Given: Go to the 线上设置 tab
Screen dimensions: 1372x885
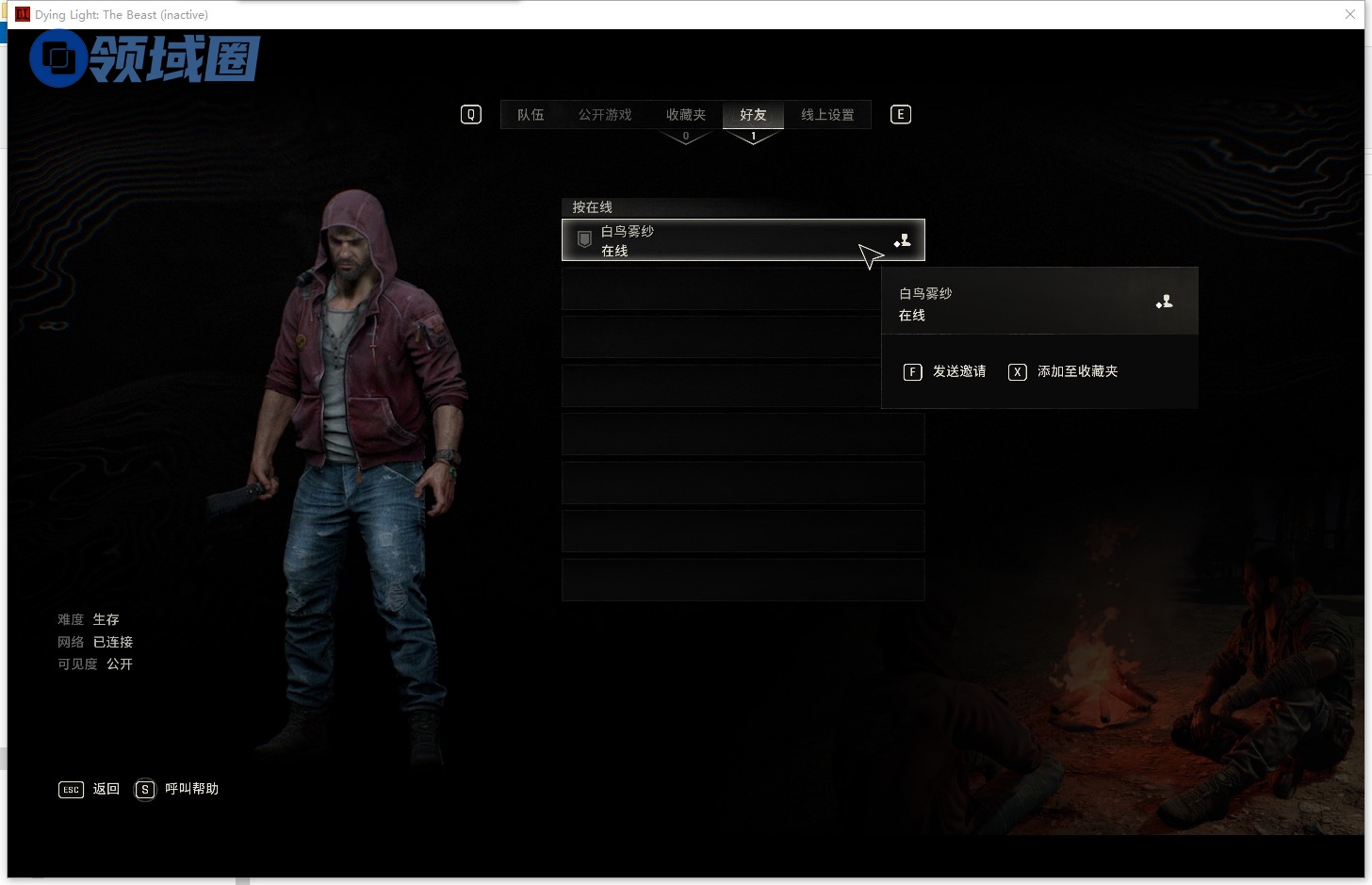Looking at the screenshot, I should point(827,115).
